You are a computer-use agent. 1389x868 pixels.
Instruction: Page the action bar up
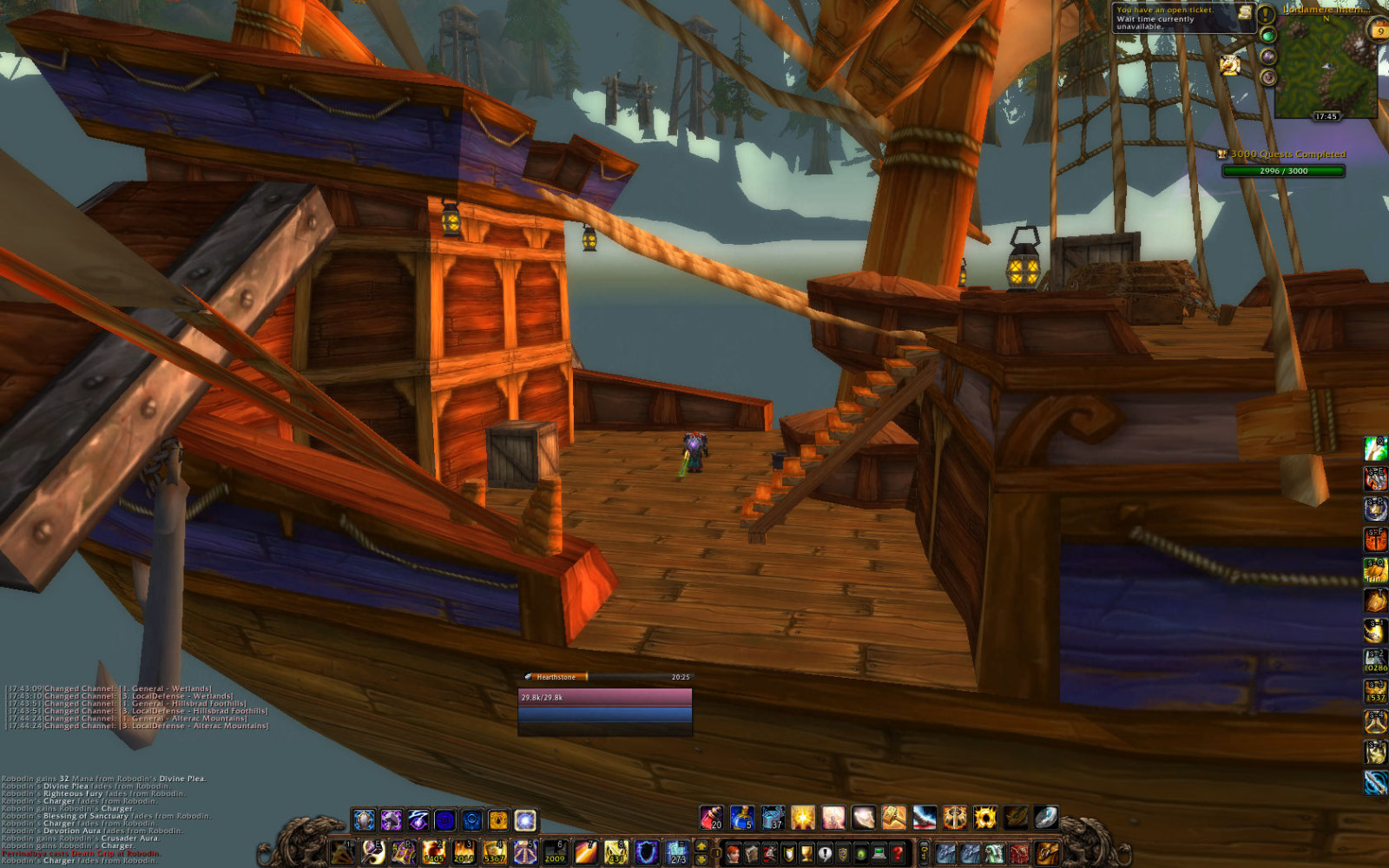point(701,846)
